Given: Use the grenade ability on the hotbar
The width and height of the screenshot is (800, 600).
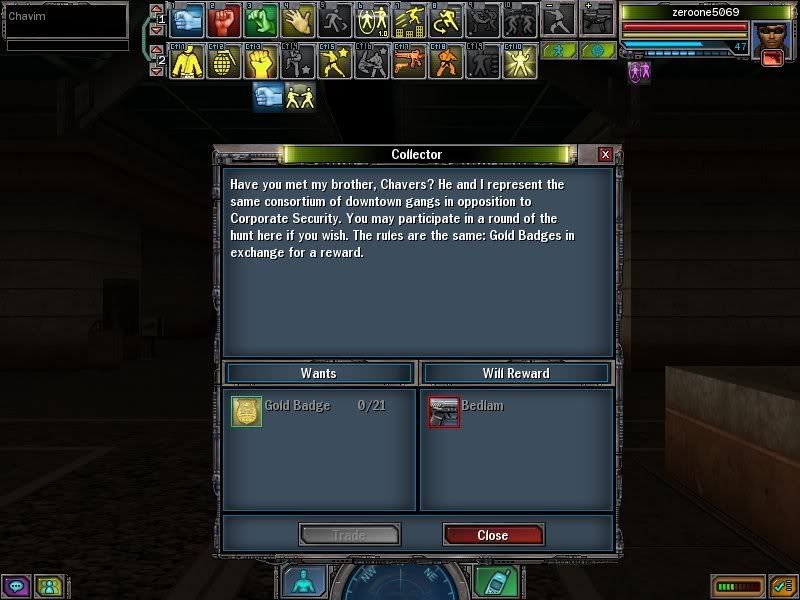Looking at the screenshot, I should [x=225, y=62].
